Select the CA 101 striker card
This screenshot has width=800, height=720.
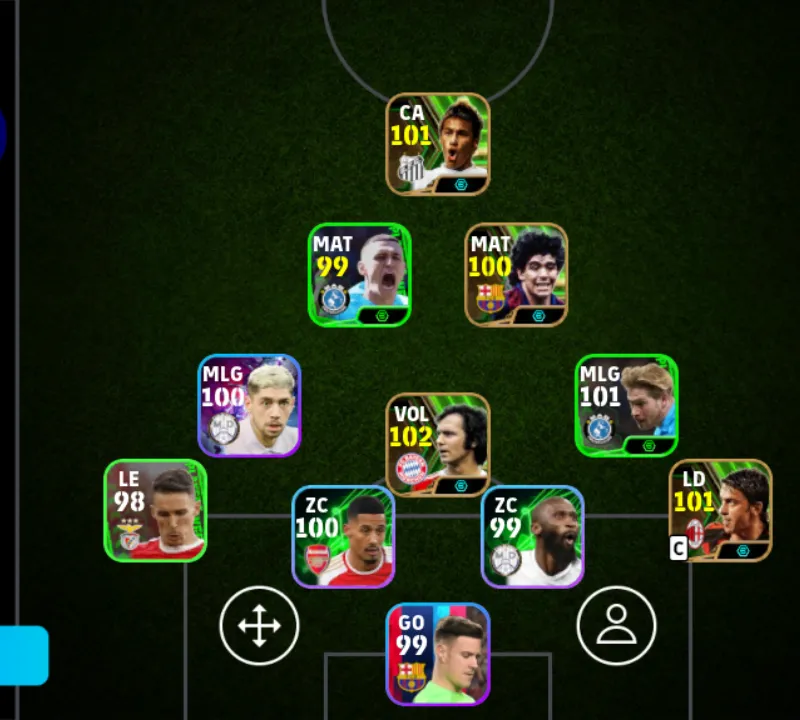point(438,144)
